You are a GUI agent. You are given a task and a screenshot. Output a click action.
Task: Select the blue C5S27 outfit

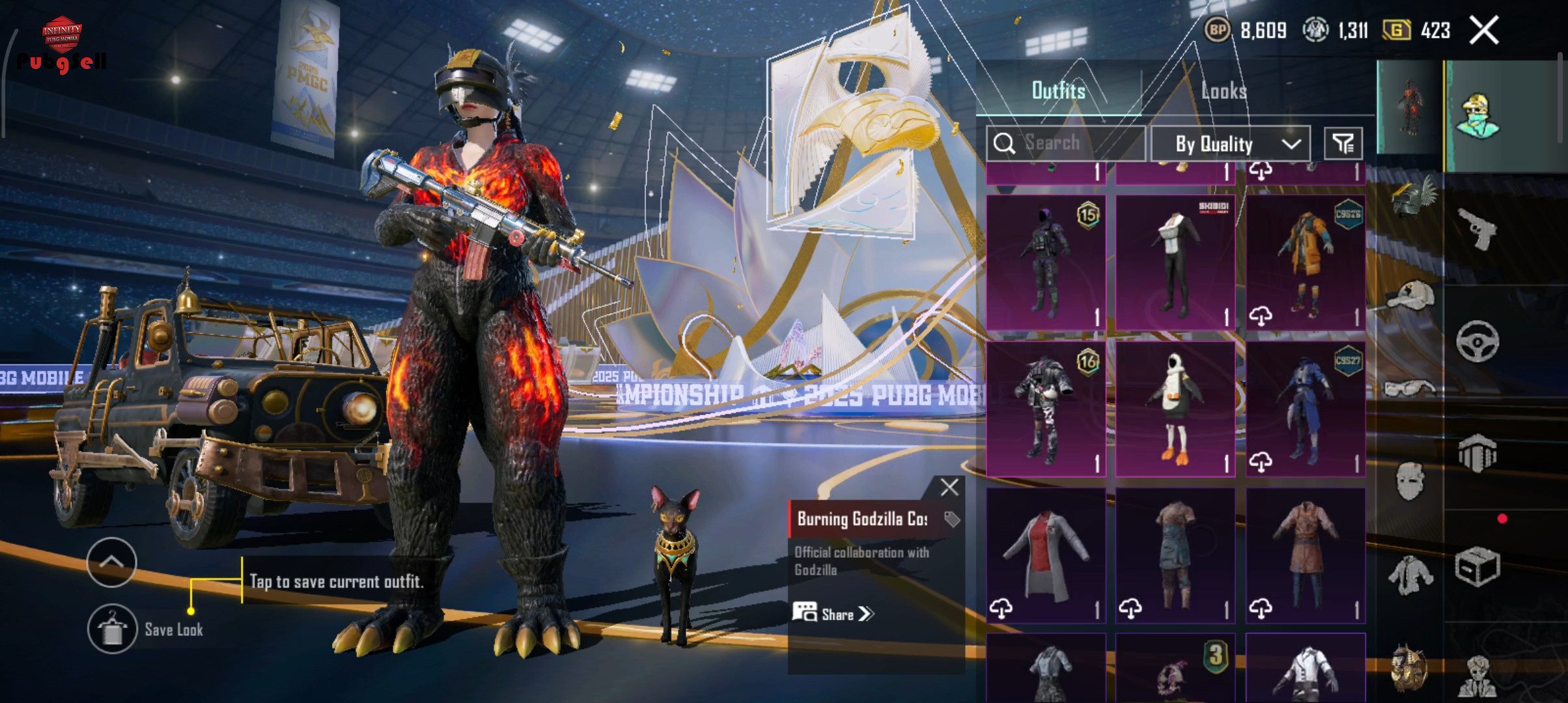(x=1305, y=409)
